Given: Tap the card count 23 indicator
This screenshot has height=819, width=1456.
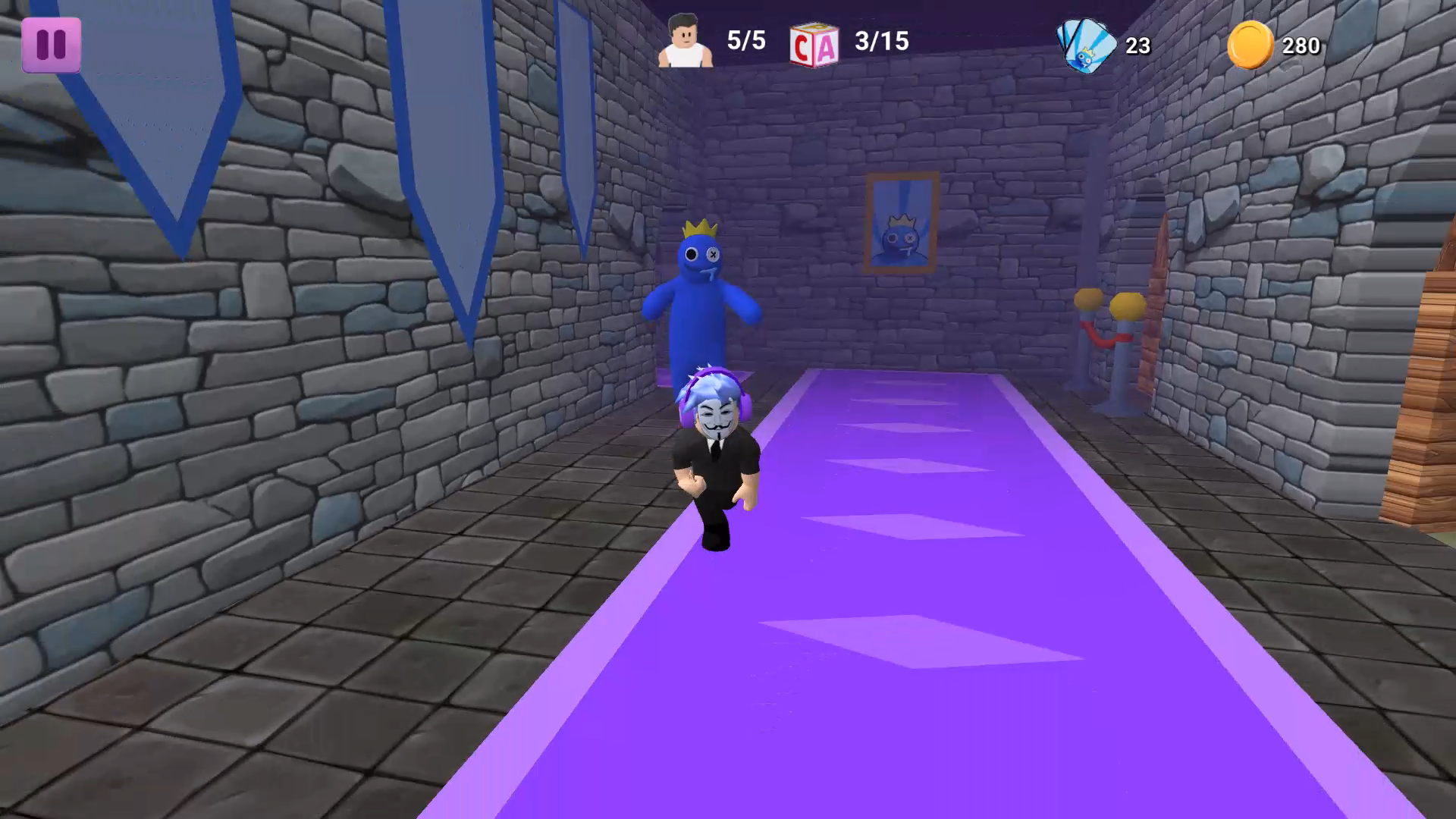Looking at the screenshot, I should coord(1139,45).
